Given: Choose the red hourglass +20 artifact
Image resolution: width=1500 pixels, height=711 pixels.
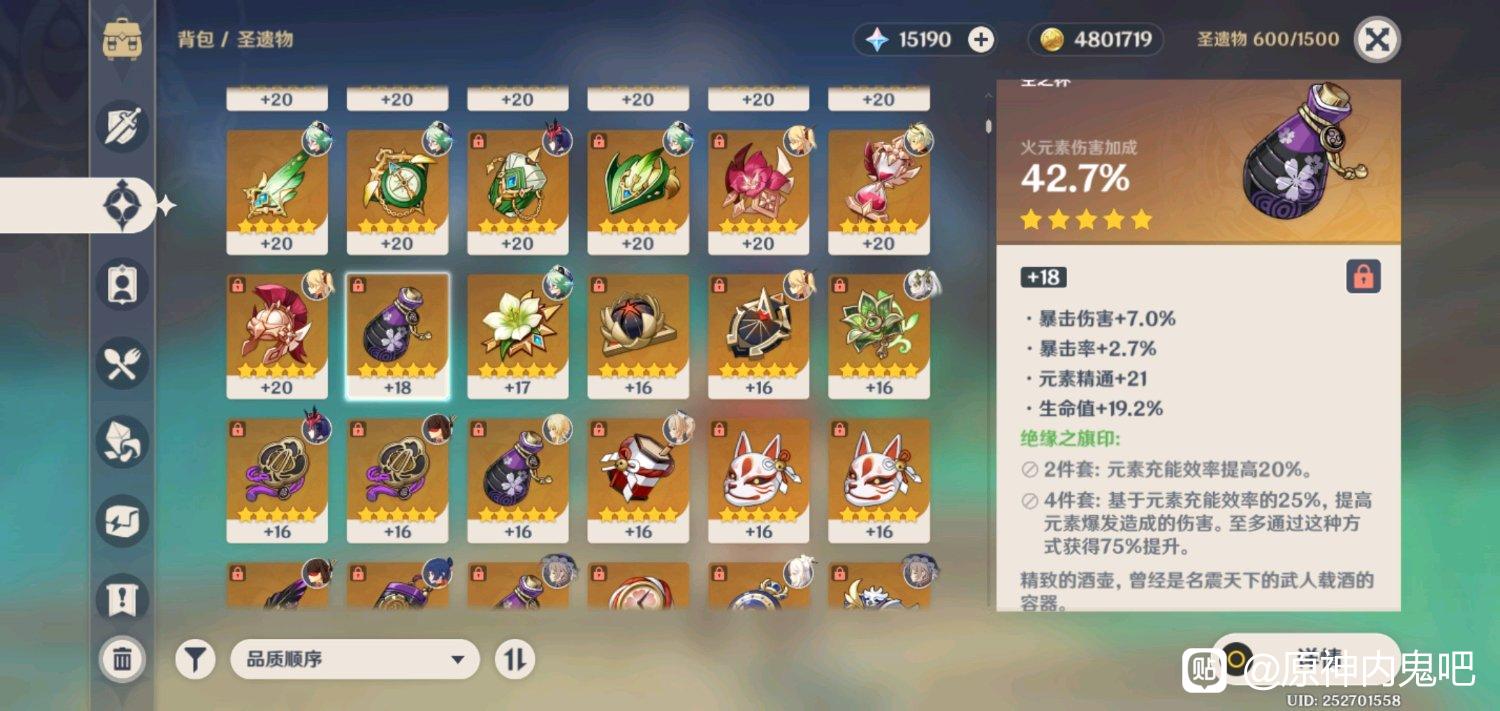Looking at the screenshot, I should point(879,192).
